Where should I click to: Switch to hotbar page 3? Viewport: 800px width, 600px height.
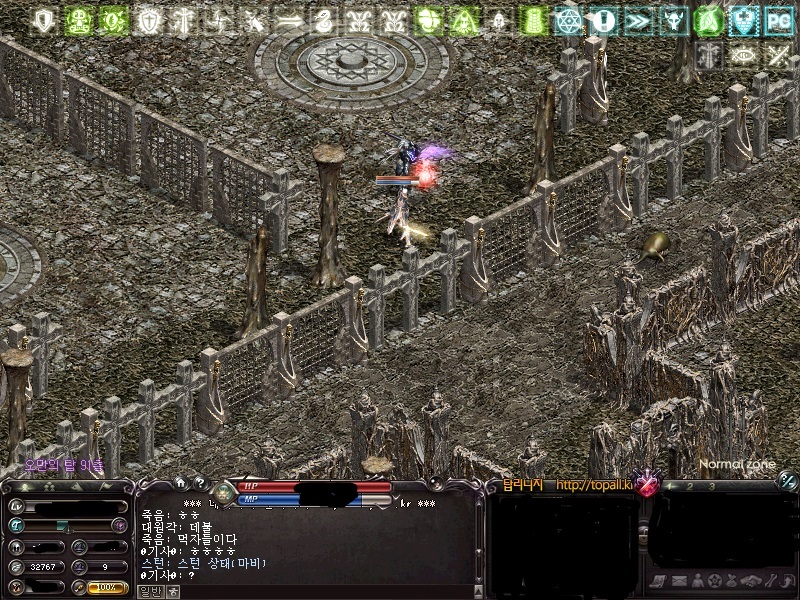(710, 485)
